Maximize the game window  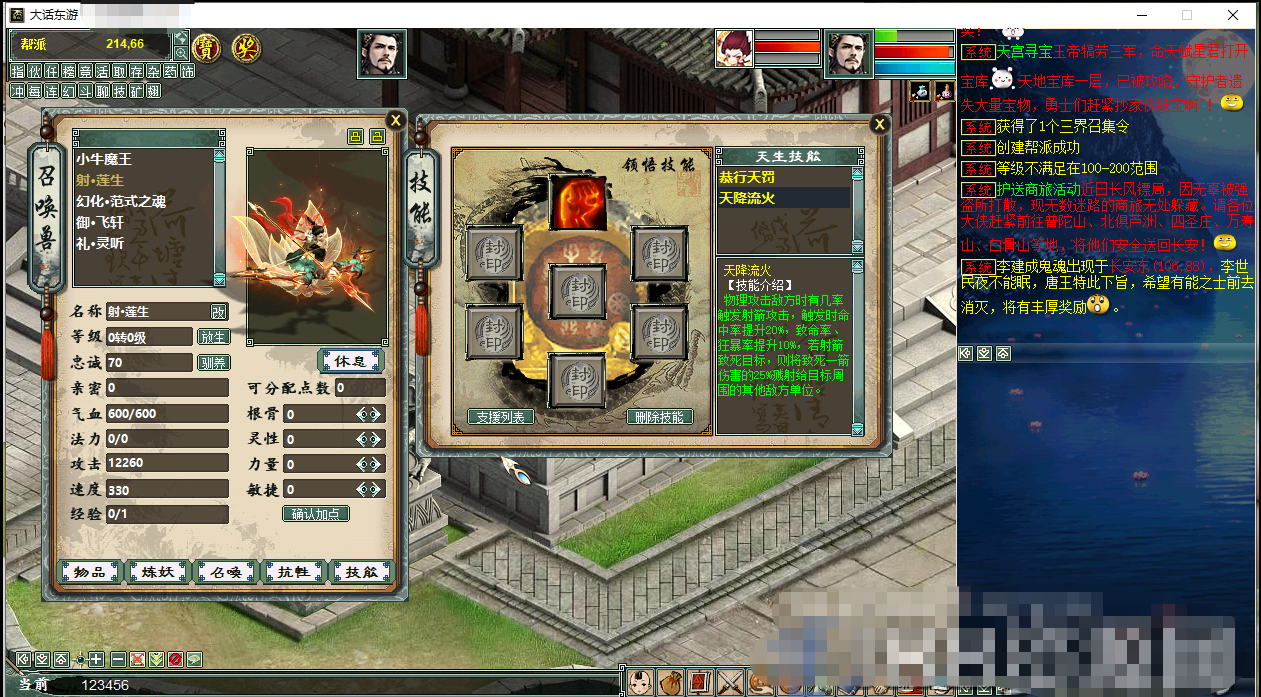[x=1187, y=15]
